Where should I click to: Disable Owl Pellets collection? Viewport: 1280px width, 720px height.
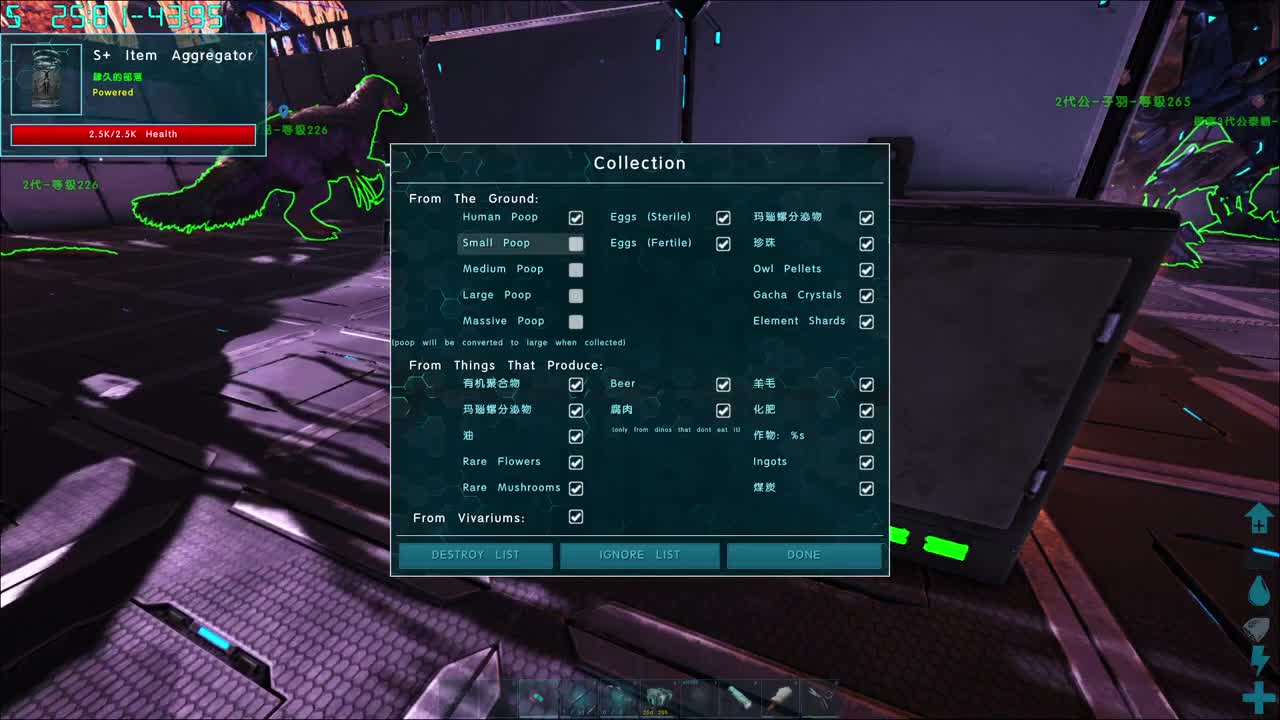867,270
